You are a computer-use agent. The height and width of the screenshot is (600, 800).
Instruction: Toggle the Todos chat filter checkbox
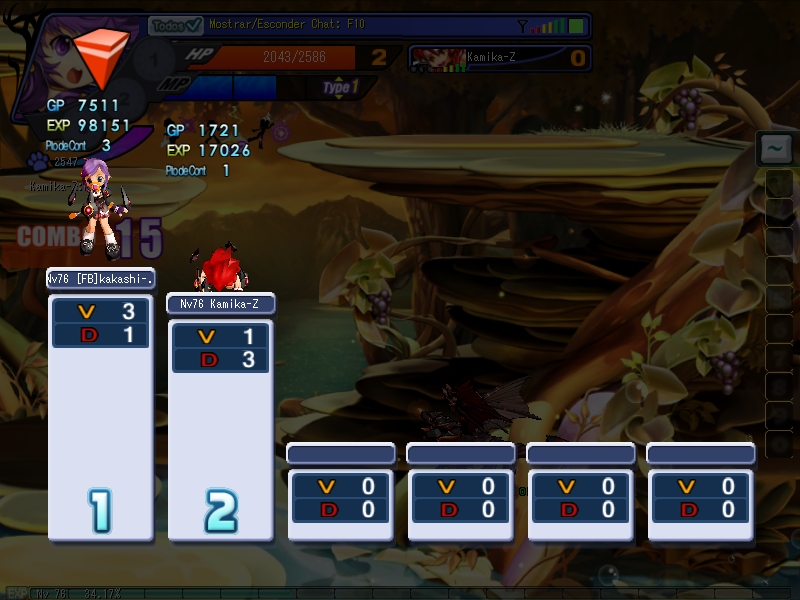(193, 26)
